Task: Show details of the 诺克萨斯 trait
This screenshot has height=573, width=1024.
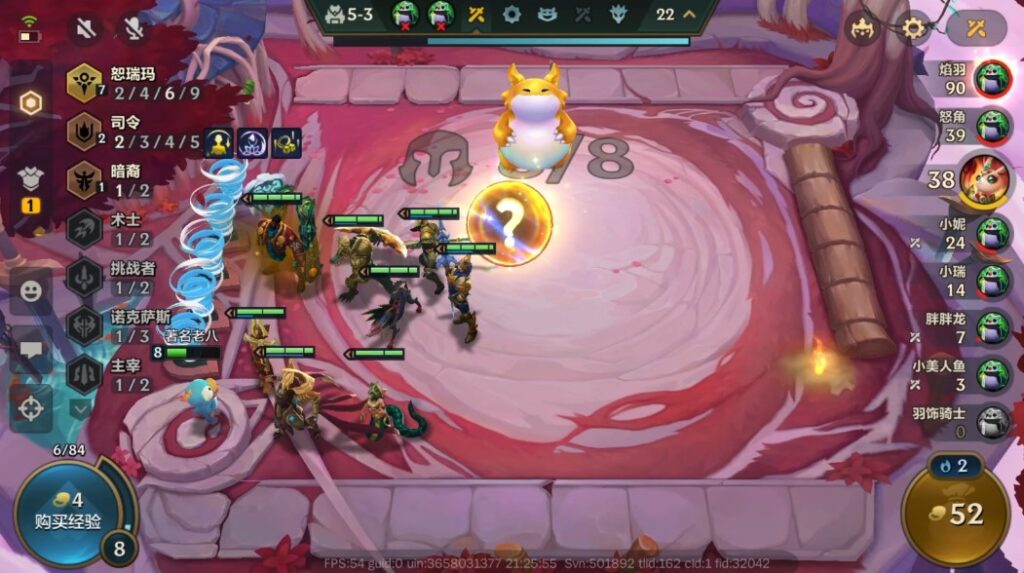Action: 84,327
